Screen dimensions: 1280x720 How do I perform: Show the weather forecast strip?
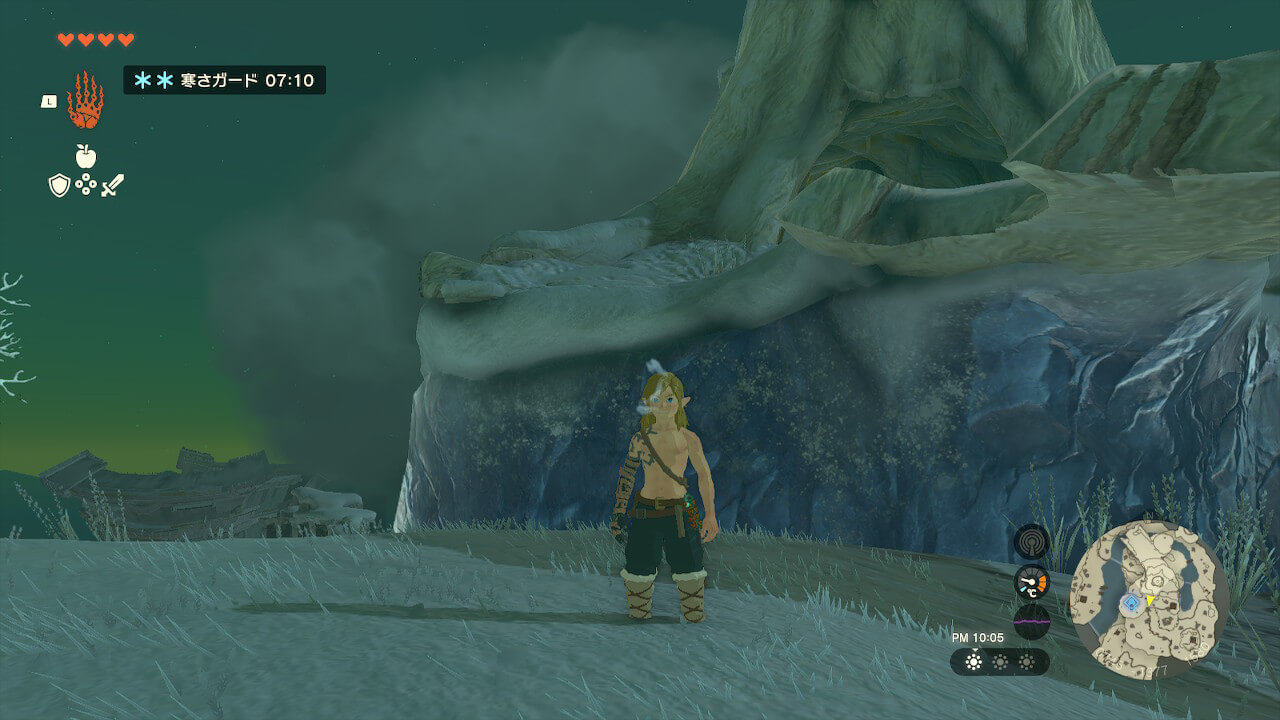tap(999, 662)
